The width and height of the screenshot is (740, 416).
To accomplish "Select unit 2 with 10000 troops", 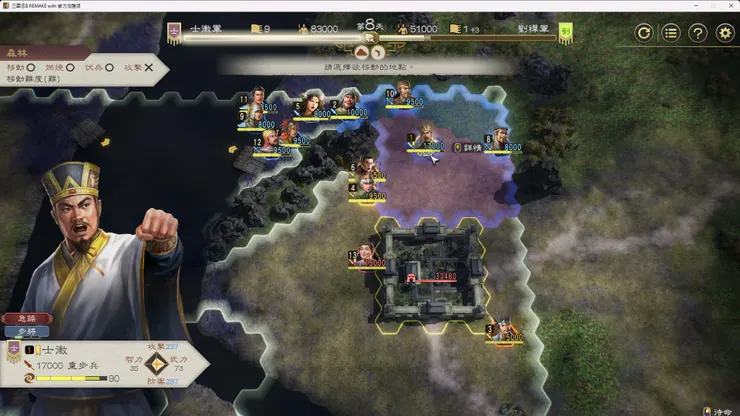I will pyautogui.click(x=349, y=102).
